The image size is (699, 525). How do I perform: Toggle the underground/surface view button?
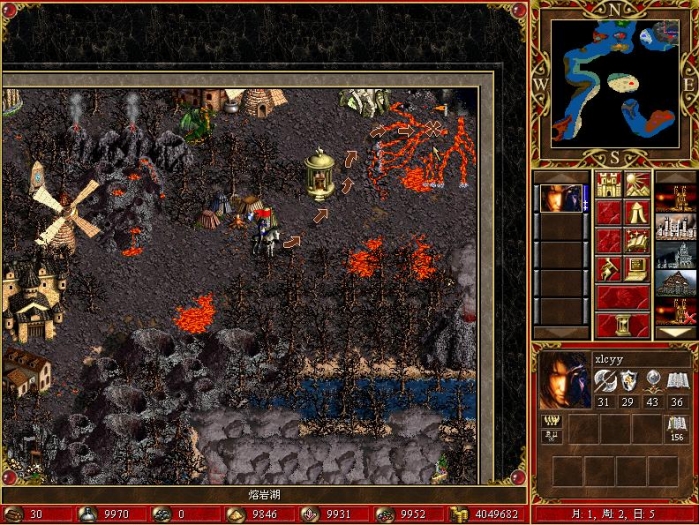(637, 184)
